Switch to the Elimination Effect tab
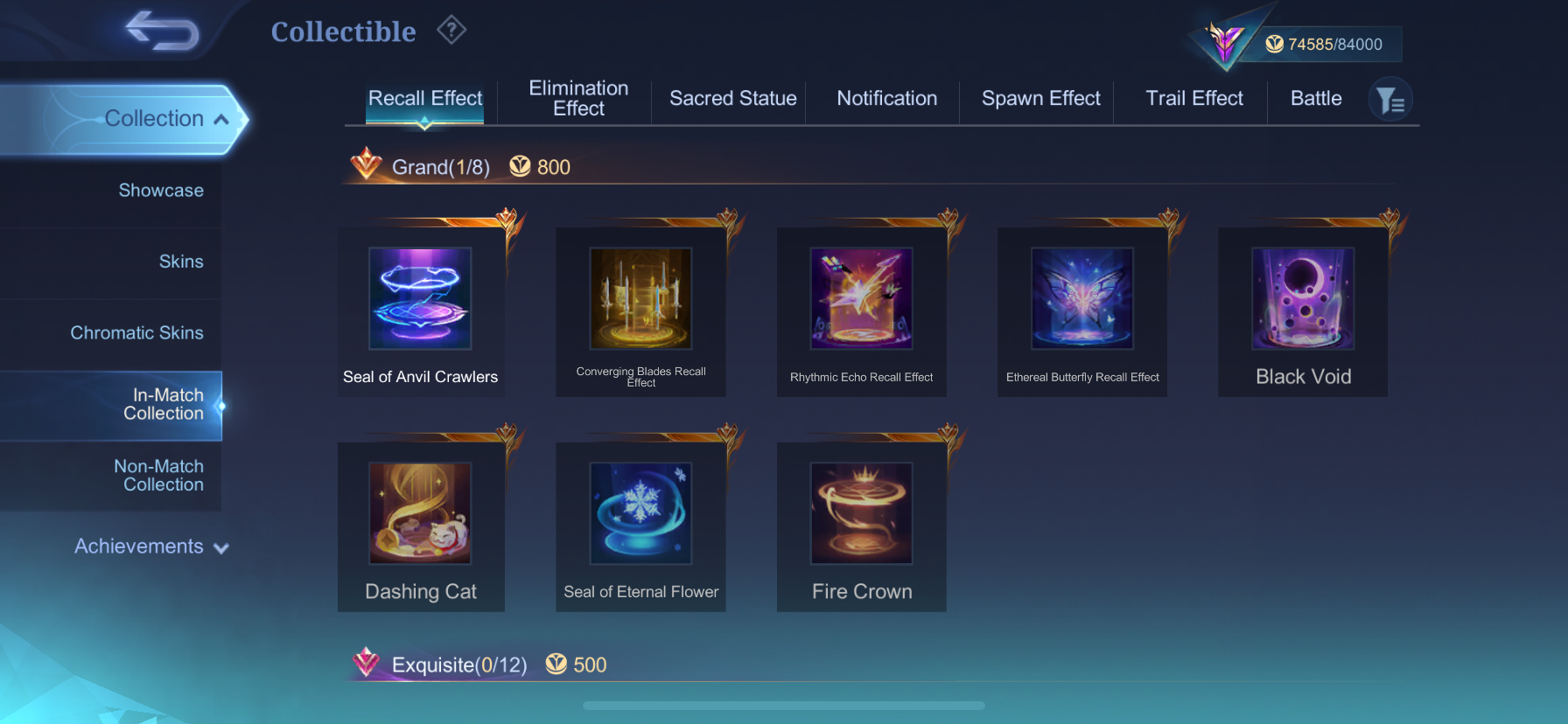 point(578,99)
